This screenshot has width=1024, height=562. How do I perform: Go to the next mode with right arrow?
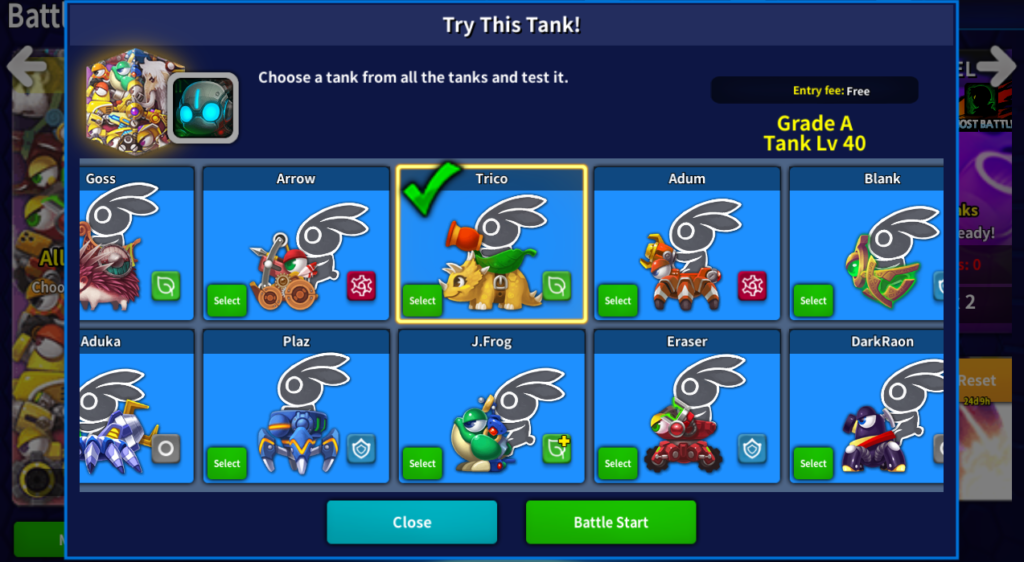point(996,65)
